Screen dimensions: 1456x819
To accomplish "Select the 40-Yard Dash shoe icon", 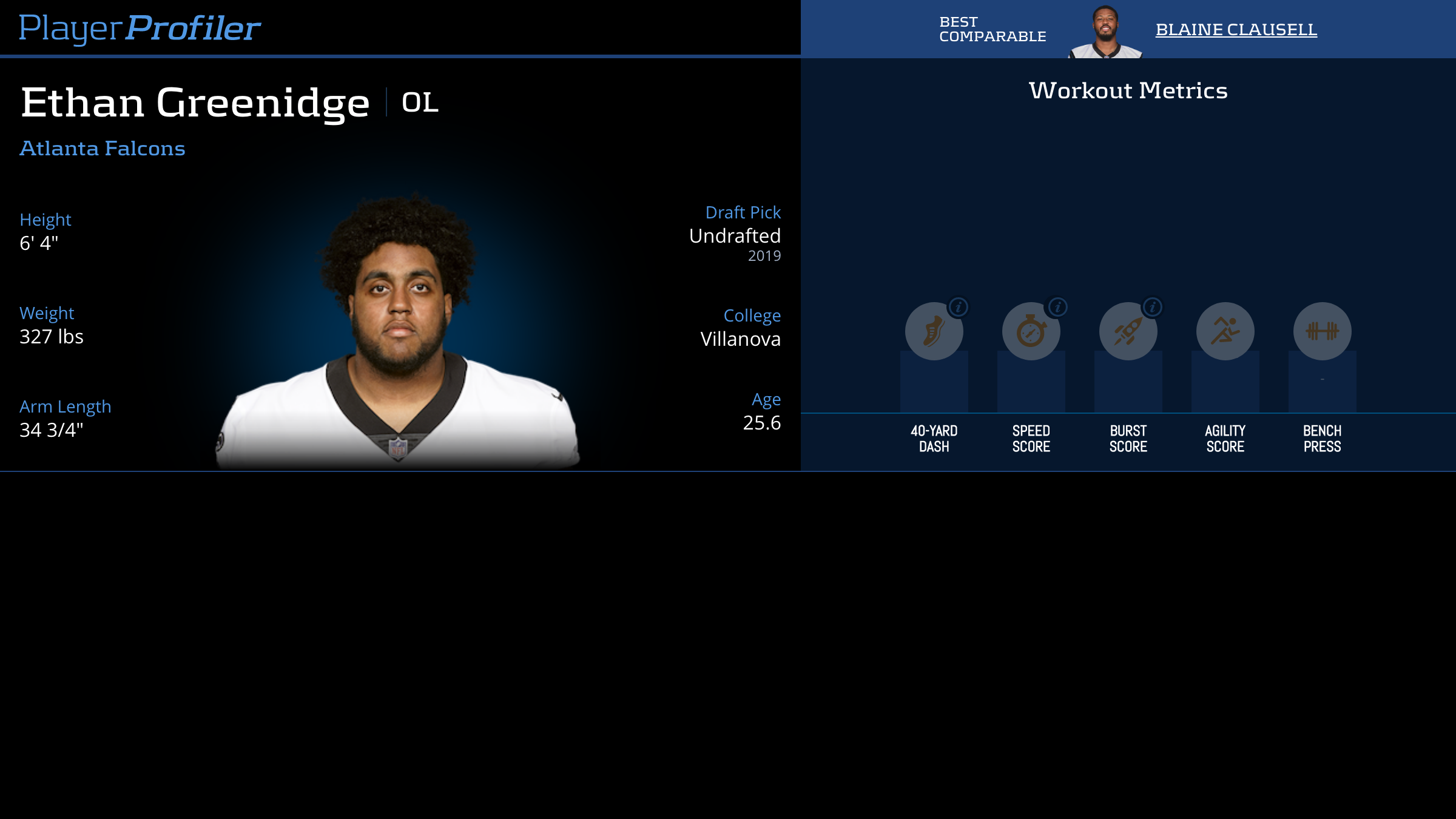I will pos(933,332).
